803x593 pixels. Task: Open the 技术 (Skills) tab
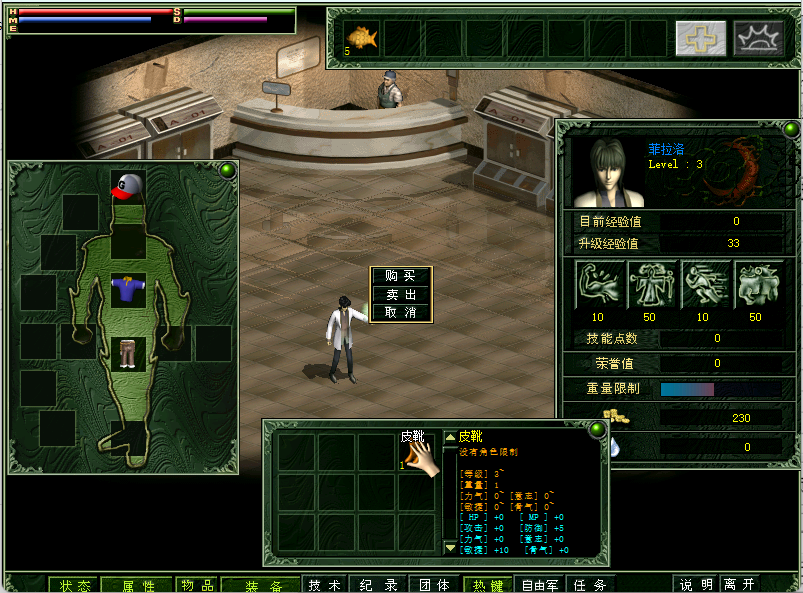pyautogui.click(x=325, y=585)
